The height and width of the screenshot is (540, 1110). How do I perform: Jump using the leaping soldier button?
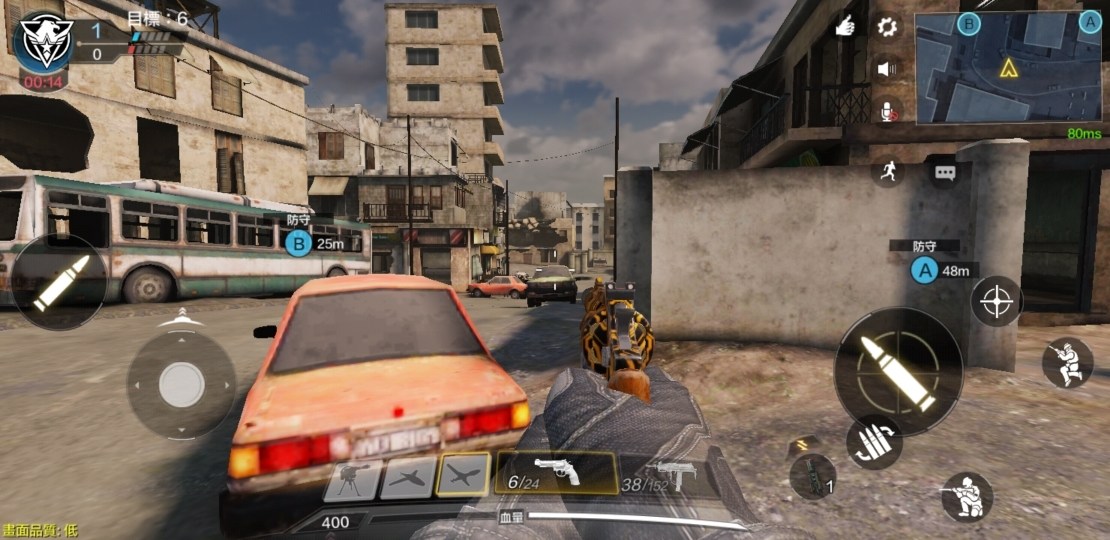pyautogui.click(x=1067, y=362)
